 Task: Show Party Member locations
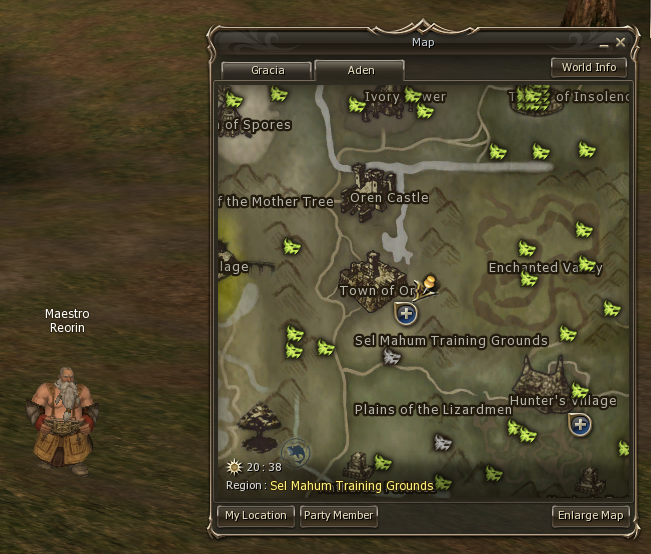339,515
